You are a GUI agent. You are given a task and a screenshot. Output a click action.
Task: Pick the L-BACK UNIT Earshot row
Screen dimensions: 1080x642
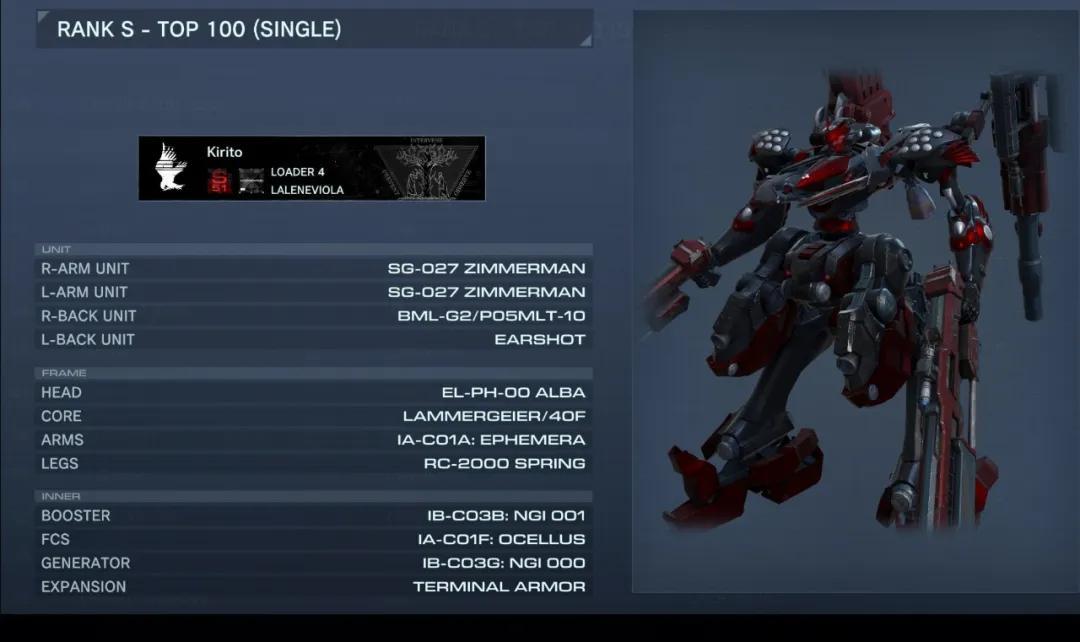(x=313, y=340)
